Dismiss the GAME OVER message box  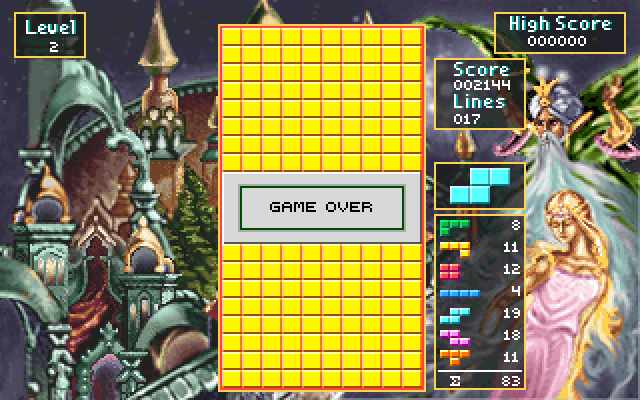pyautogui.click(x=321, y=207)
